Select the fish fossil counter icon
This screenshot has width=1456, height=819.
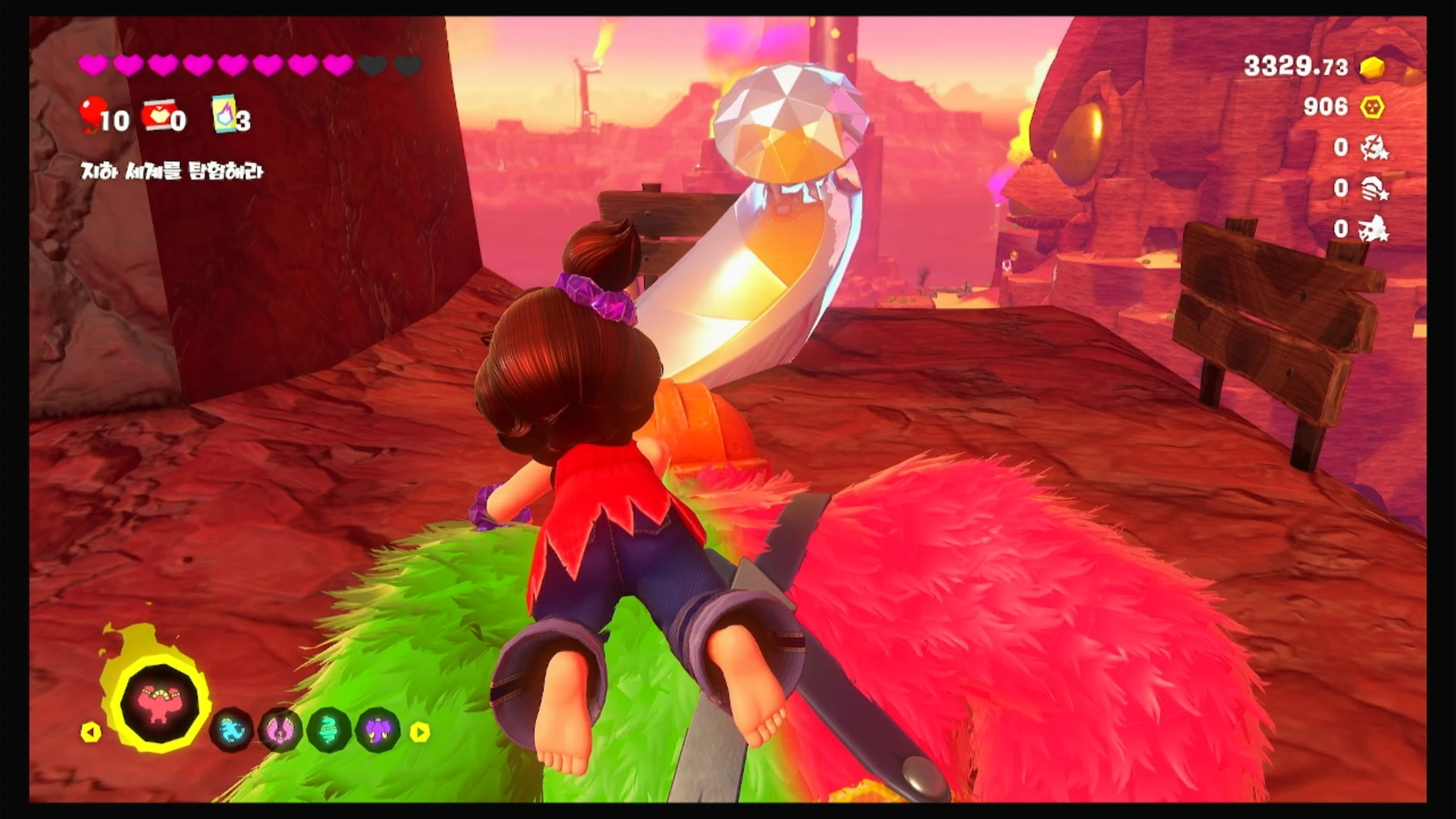(x=1375, y=149)
